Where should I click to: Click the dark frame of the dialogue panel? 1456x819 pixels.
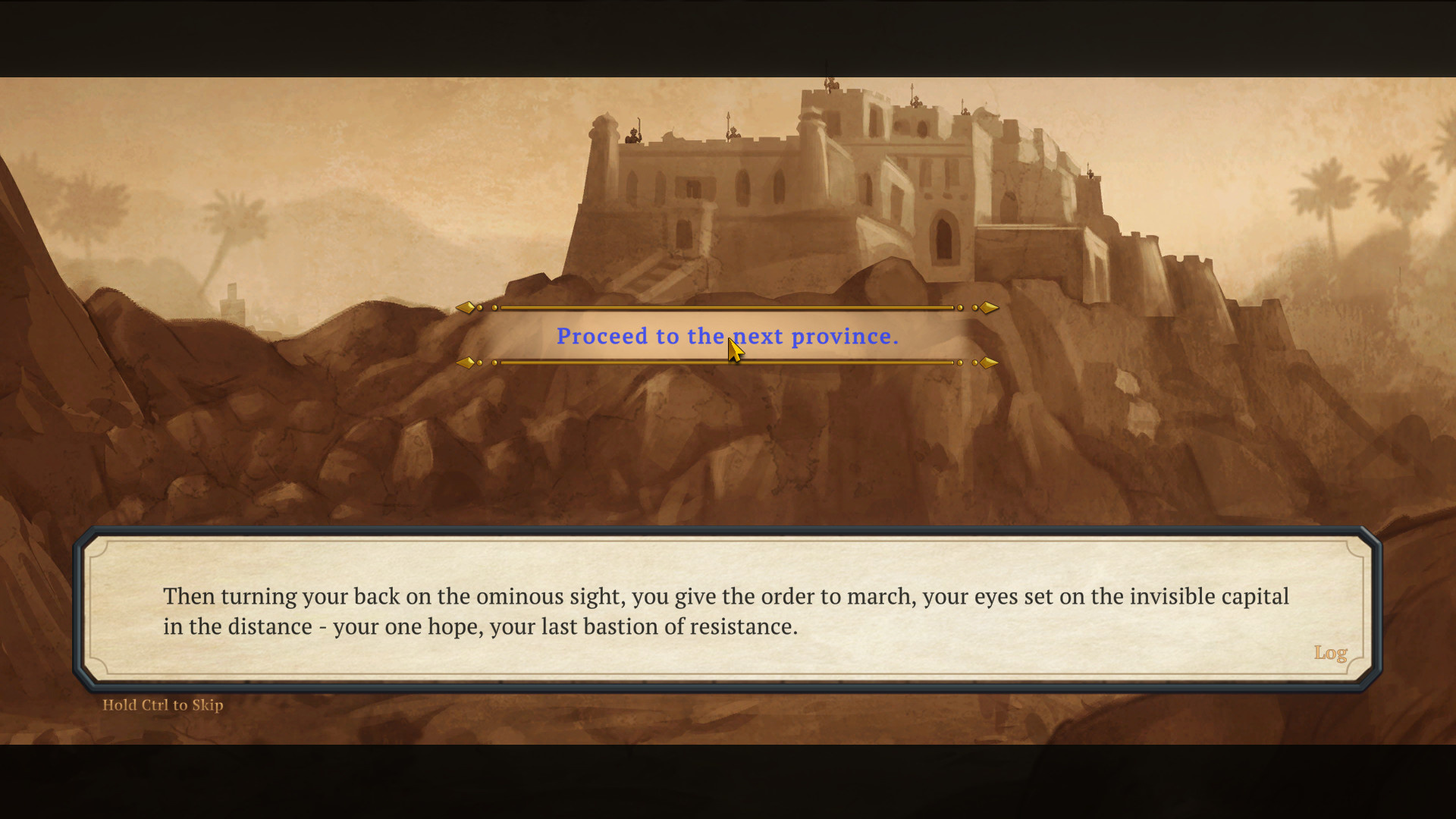728,531
